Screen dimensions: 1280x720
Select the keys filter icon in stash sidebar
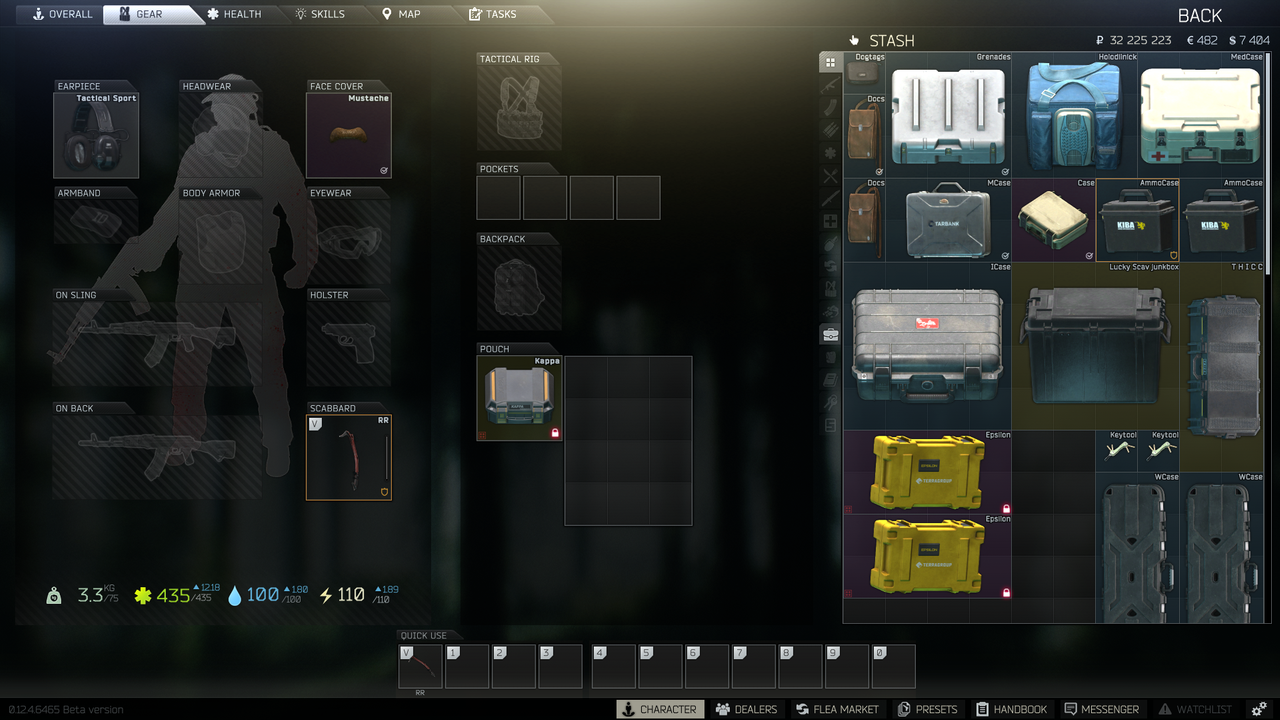pos(830,403)
